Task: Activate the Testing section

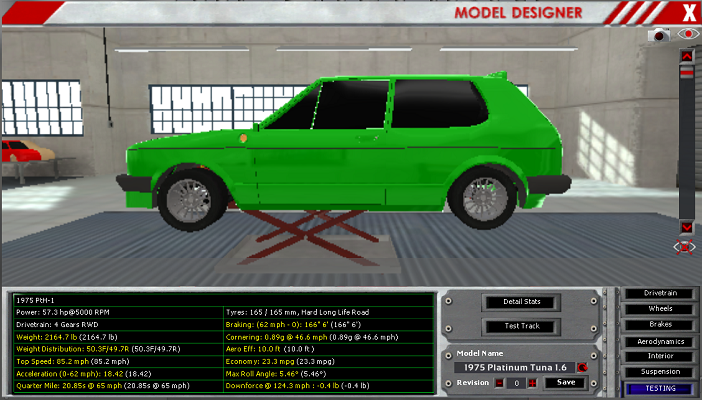Action: coord(659,388)
